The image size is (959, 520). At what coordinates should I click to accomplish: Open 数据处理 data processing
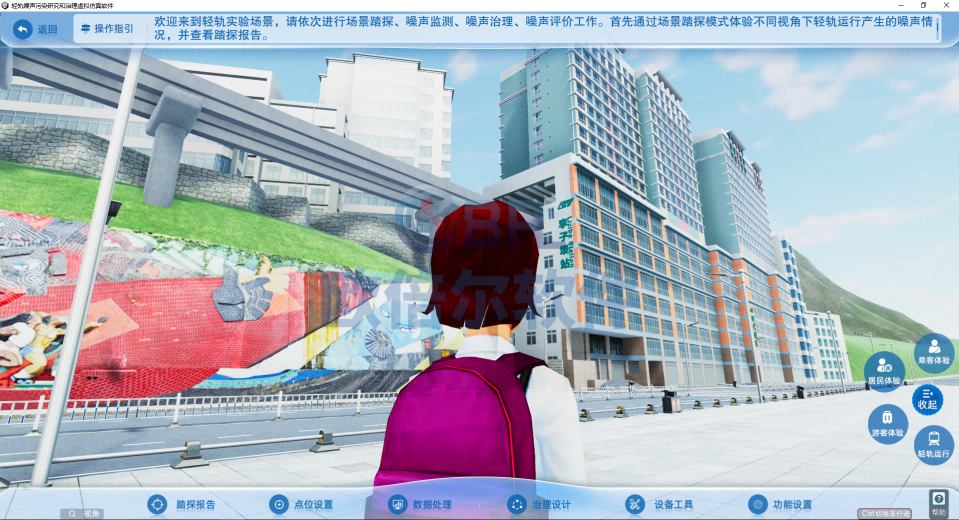(x=421, y=504)
